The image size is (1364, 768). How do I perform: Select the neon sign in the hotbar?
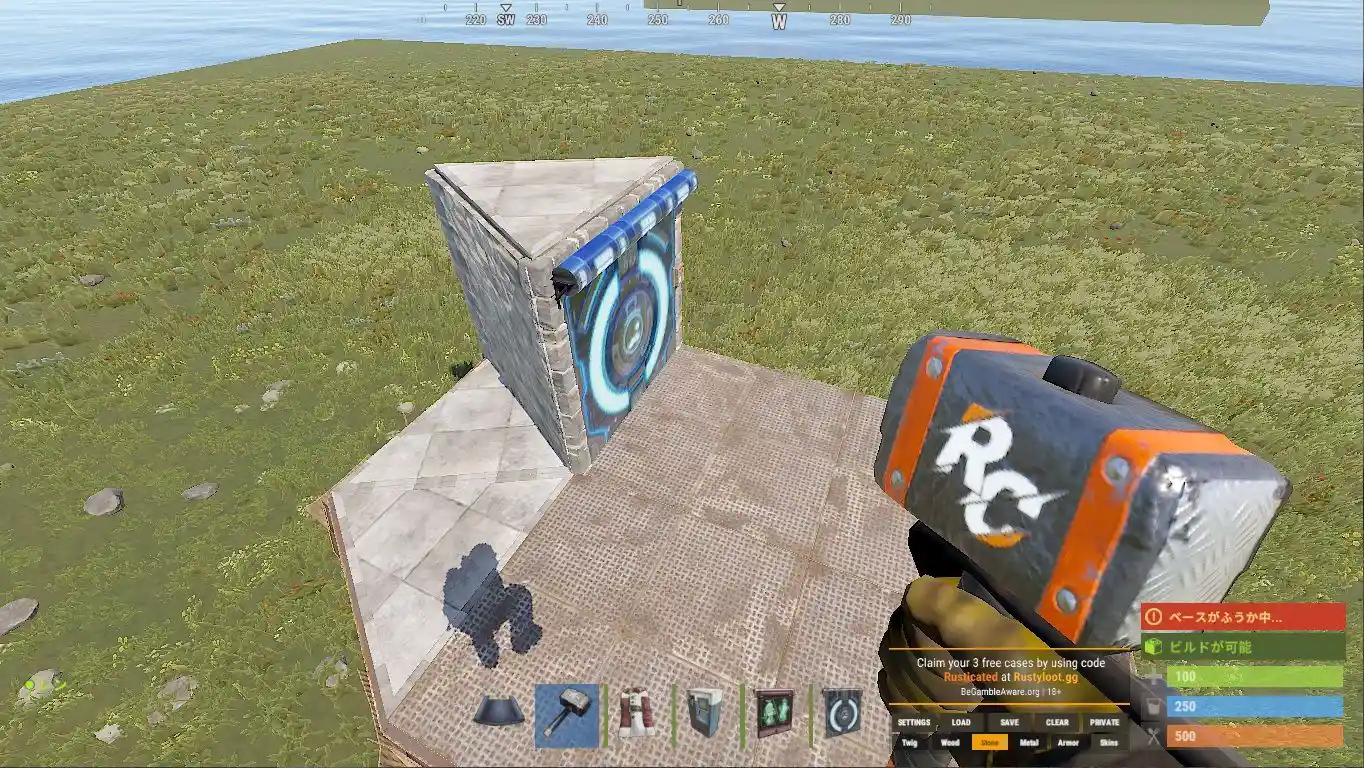point(773,711)
